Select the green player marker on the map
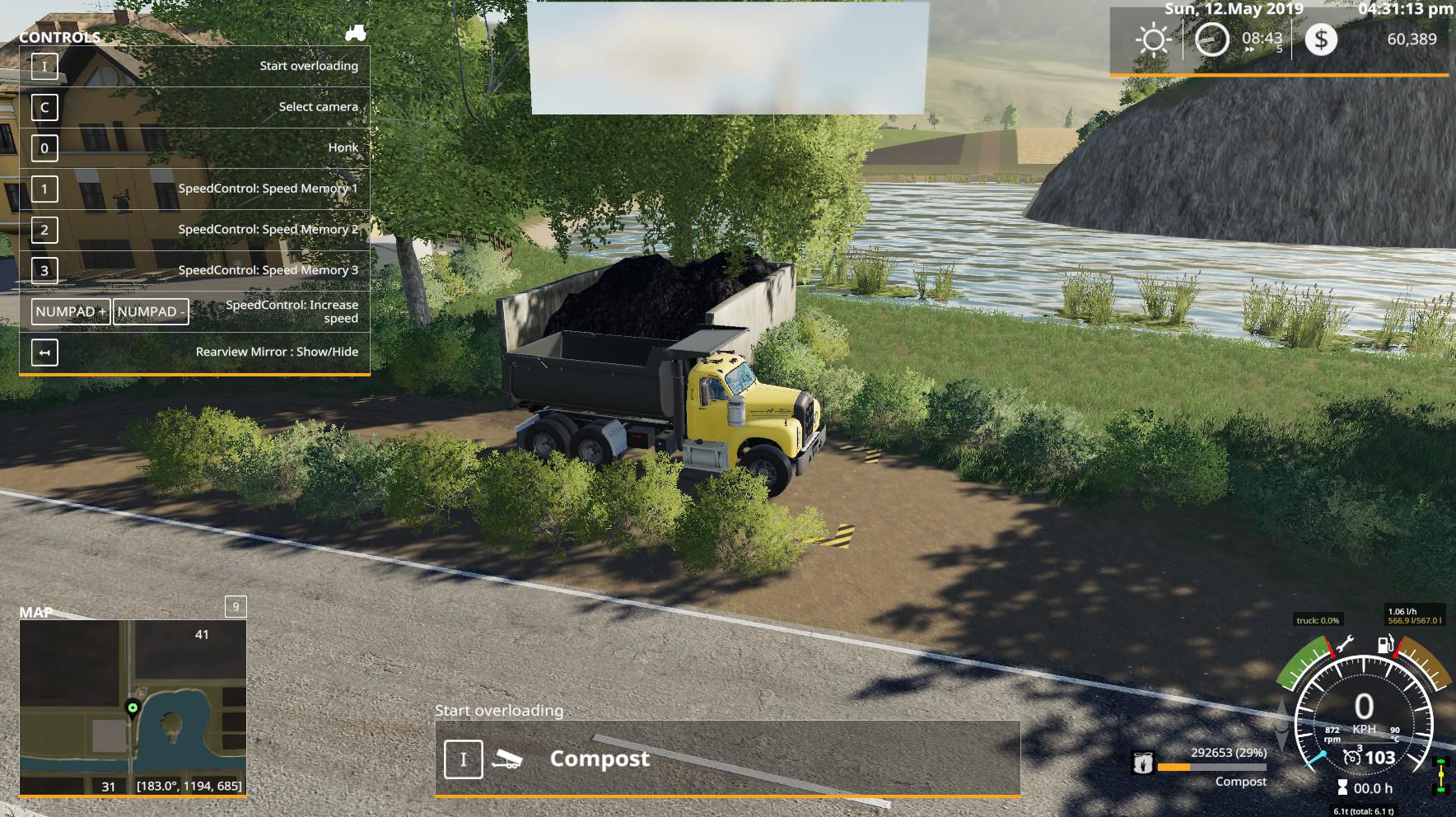The image size is (1456, 817). coord(132,707)
